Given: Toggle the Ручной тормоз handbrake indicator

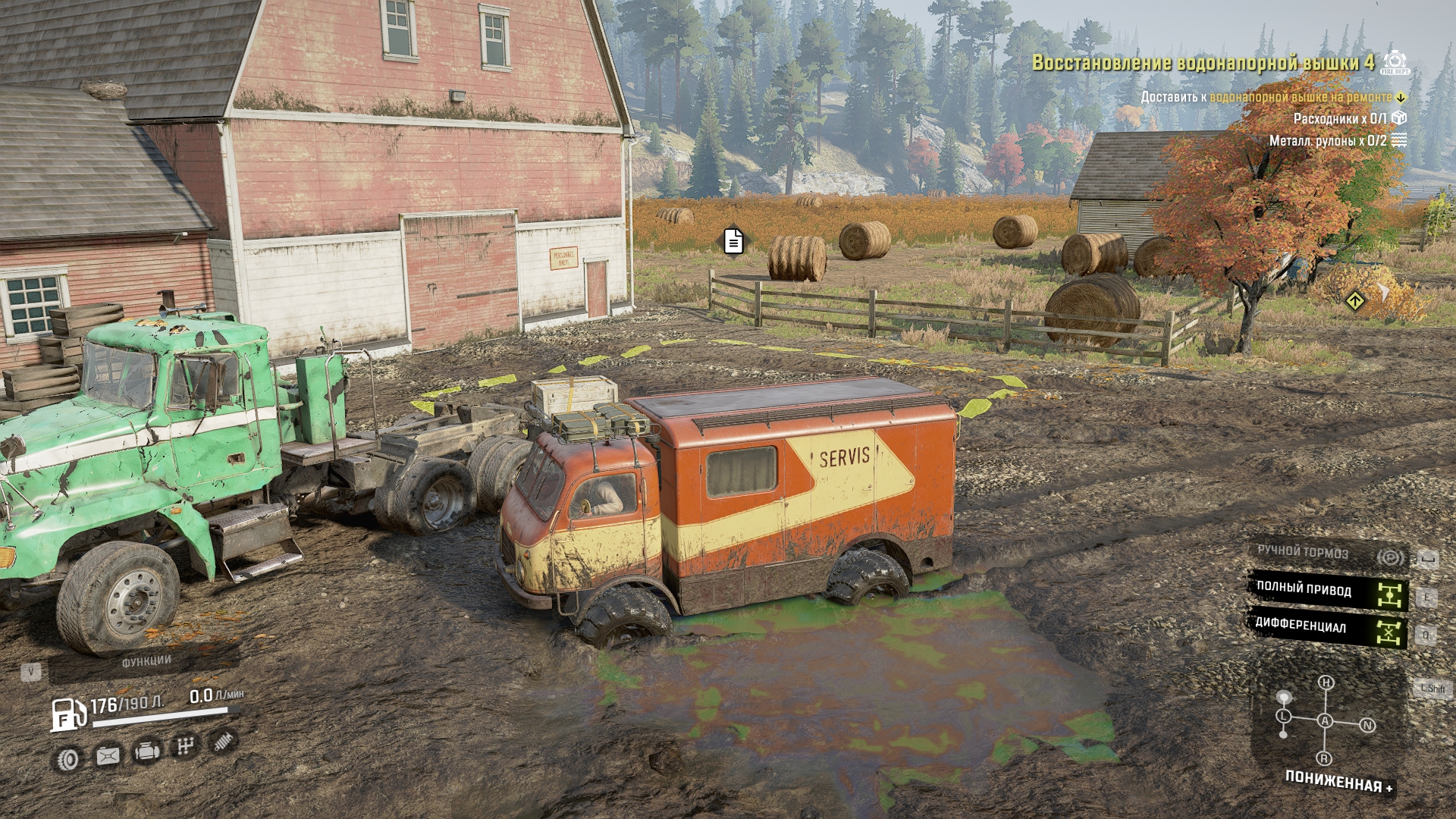Looking at the screenshot, I should (1327, 554).
